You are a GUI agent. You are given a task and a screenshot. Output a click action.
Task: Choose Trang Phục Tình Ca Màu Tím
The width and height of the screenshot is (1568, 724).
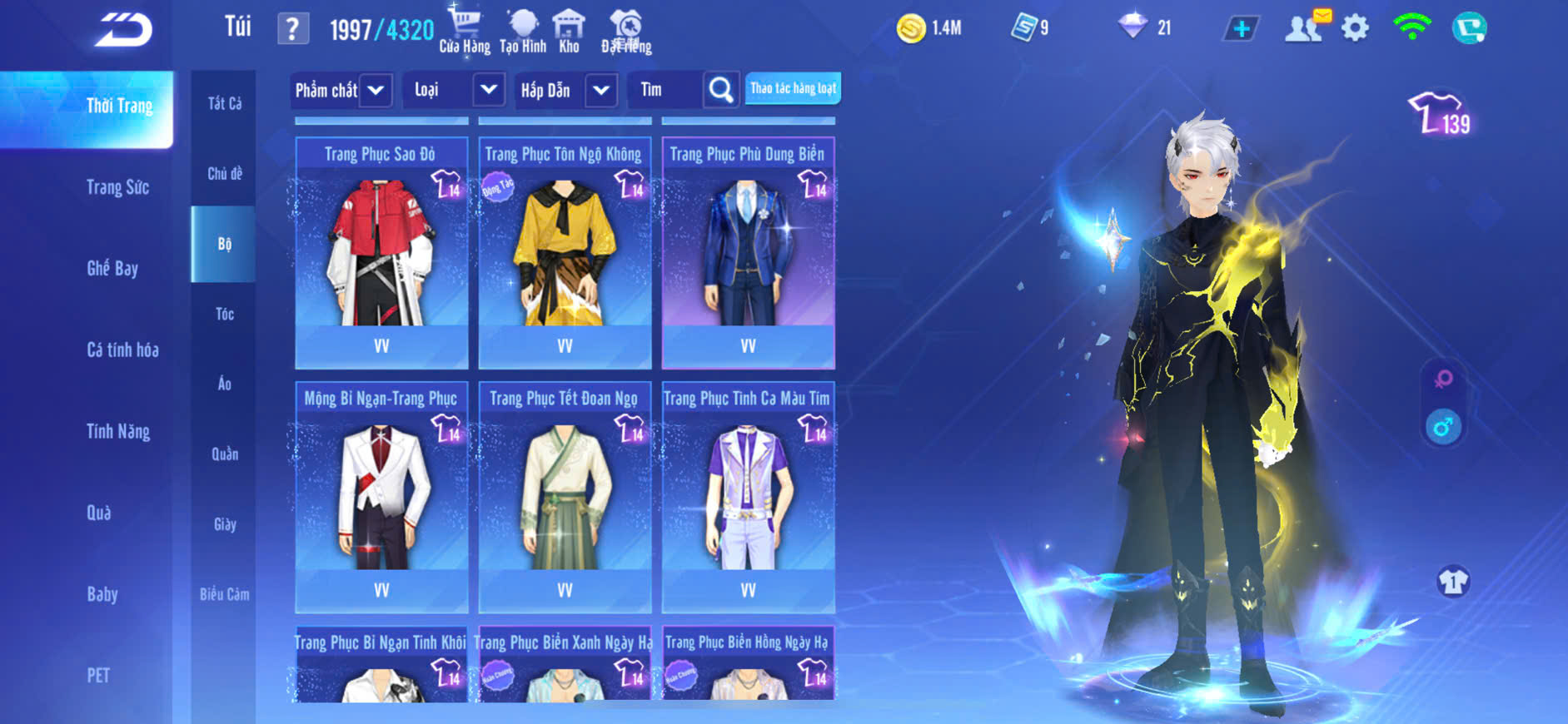pos(748,497)
